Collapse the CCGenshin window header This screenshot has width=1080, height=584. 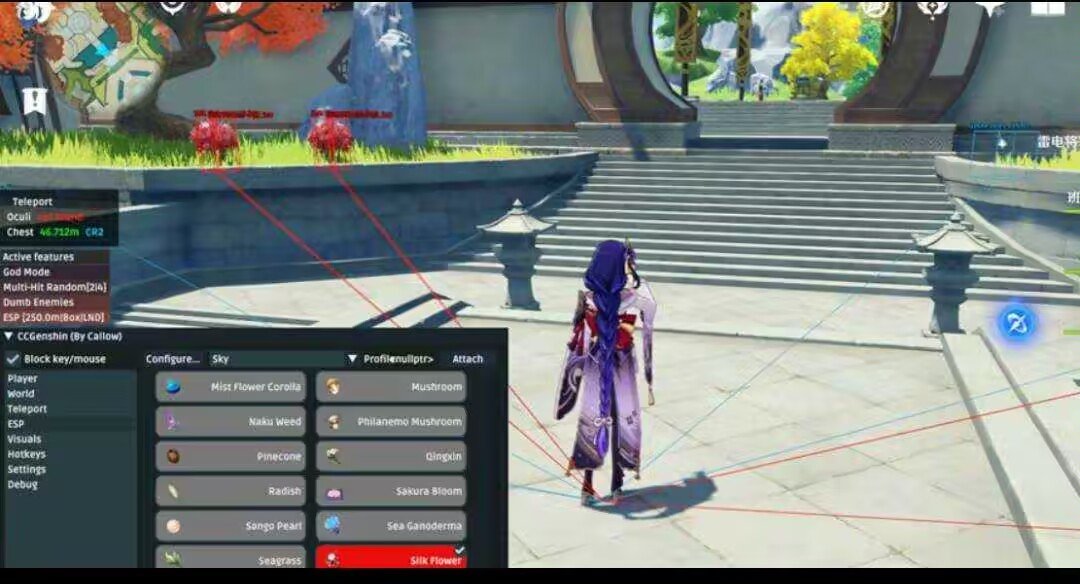point(8,337)
